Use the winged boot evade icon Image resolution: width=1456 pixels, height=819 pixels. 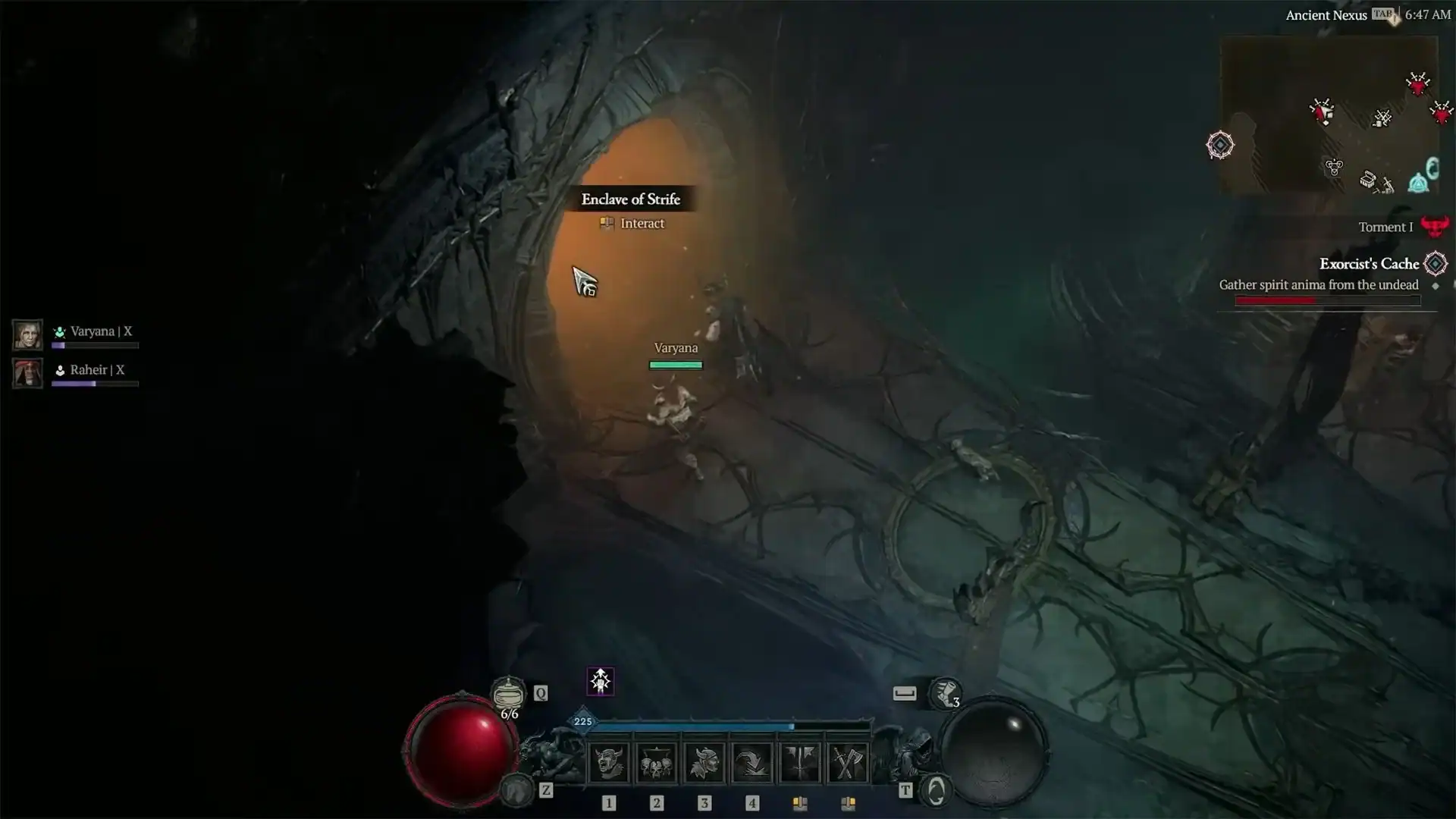[x=944, y=692]
